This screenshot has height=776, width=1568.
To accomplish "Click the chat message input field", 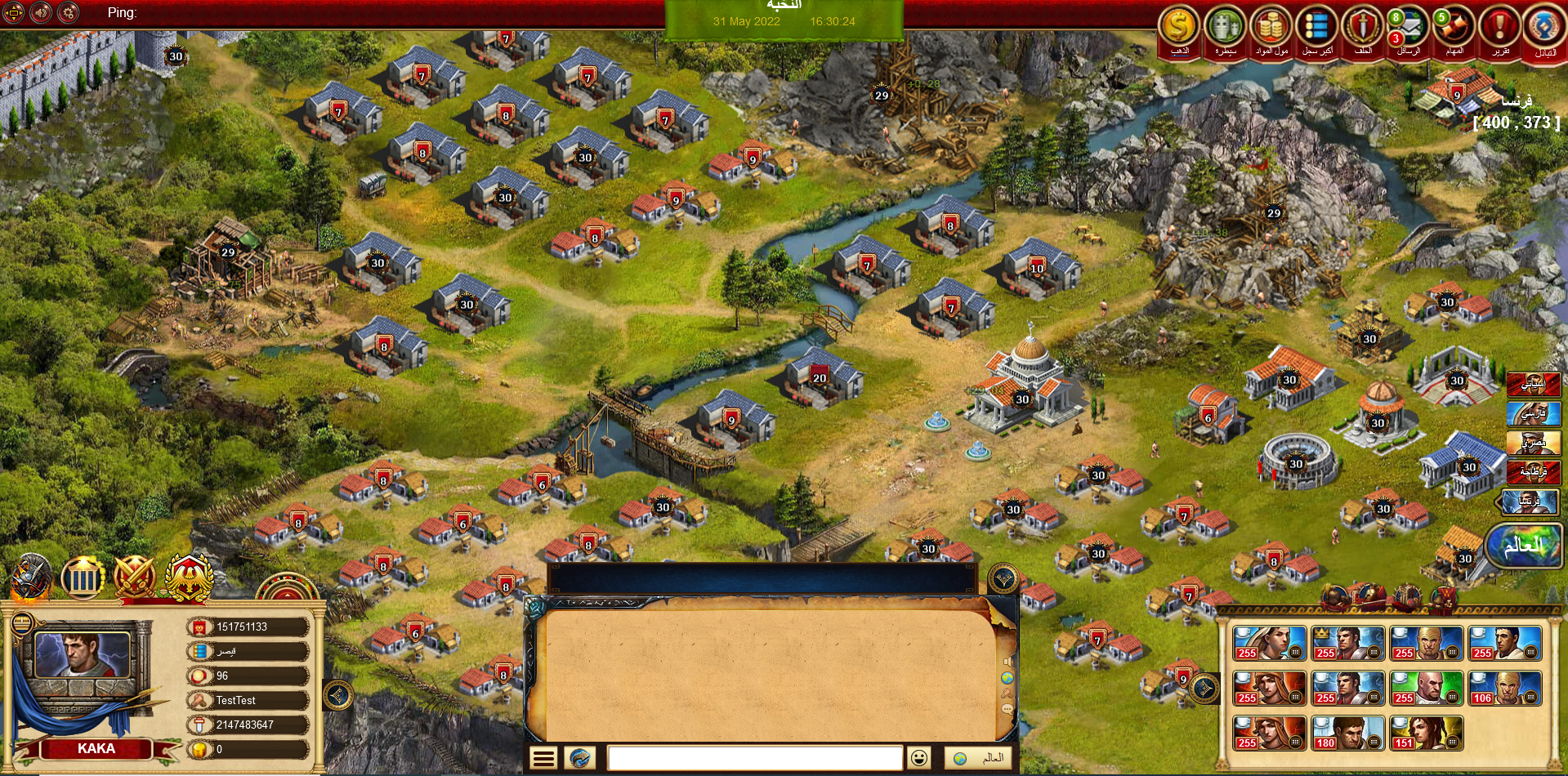I will [x=754, y=758].
